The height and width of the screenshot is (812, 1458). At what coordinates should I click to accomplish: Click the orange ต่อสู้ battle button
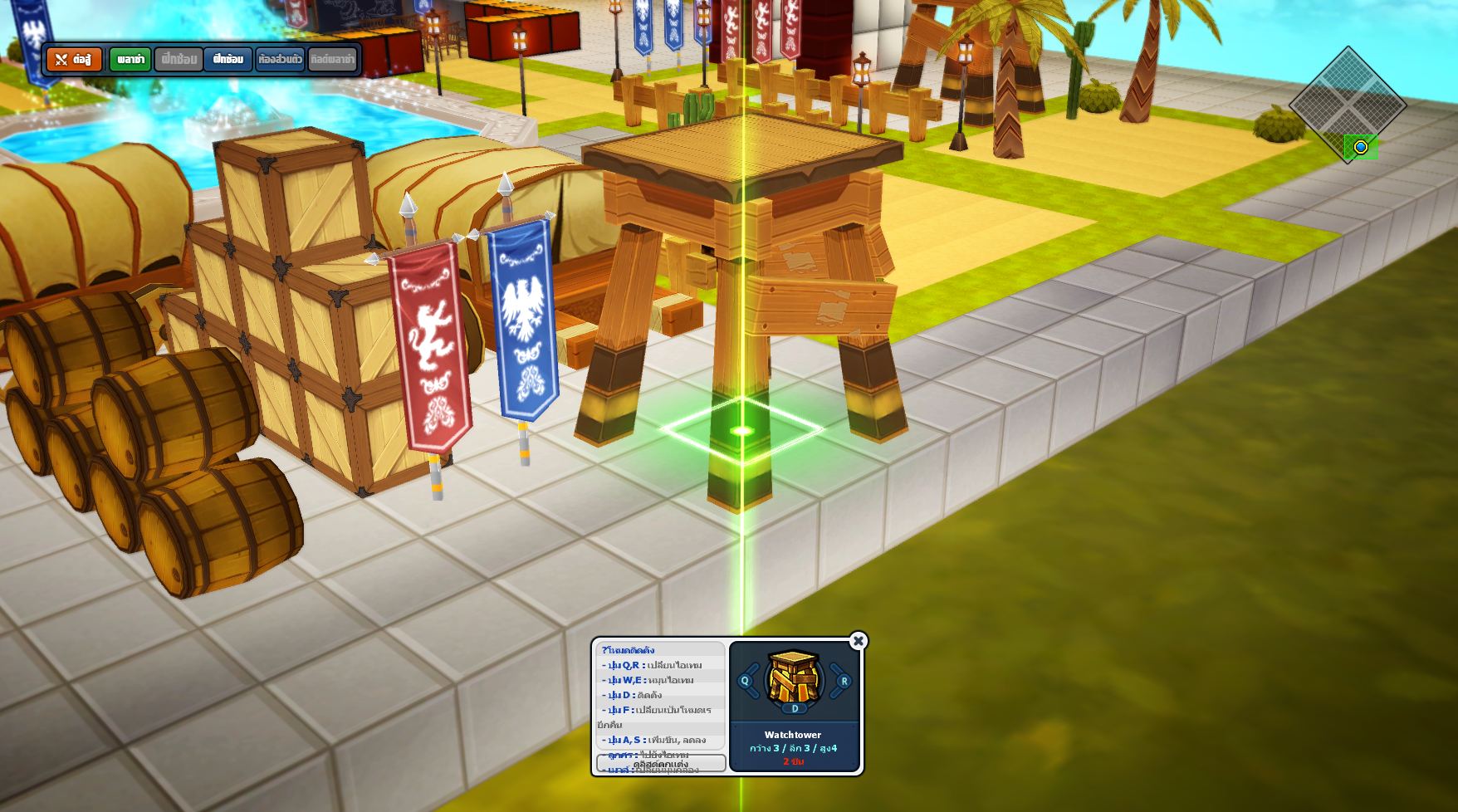pos(74,60)
